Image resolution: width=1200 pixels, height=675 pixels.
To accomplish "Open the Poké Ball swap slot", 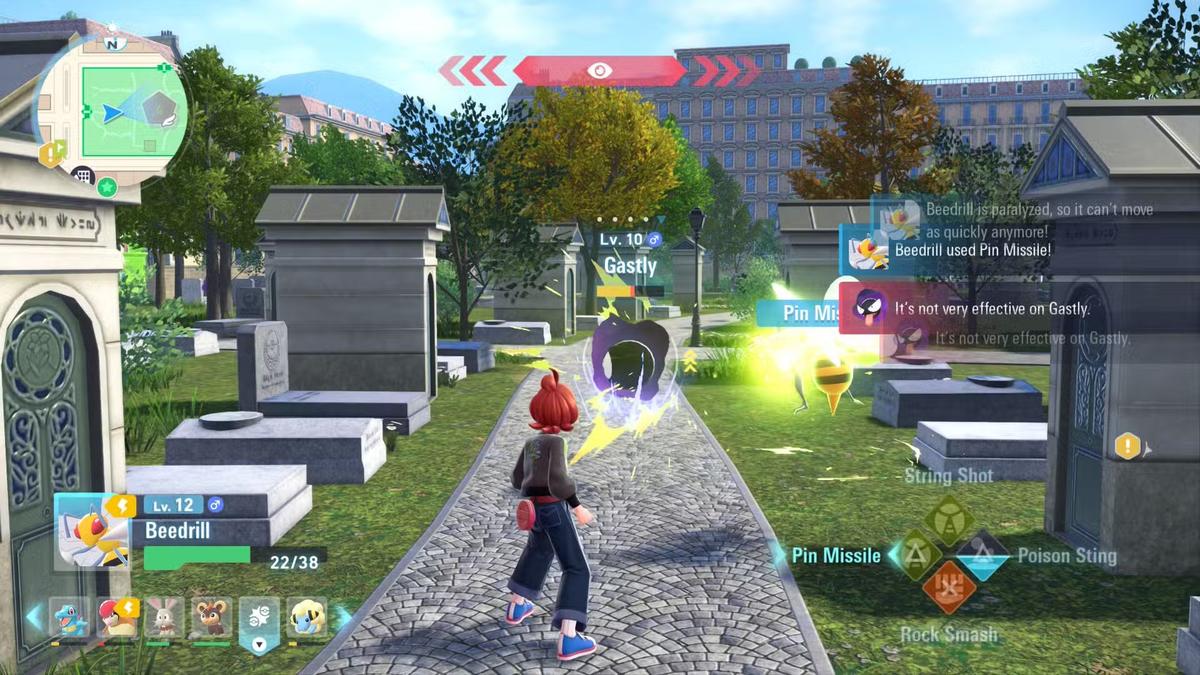I will 258,622.
